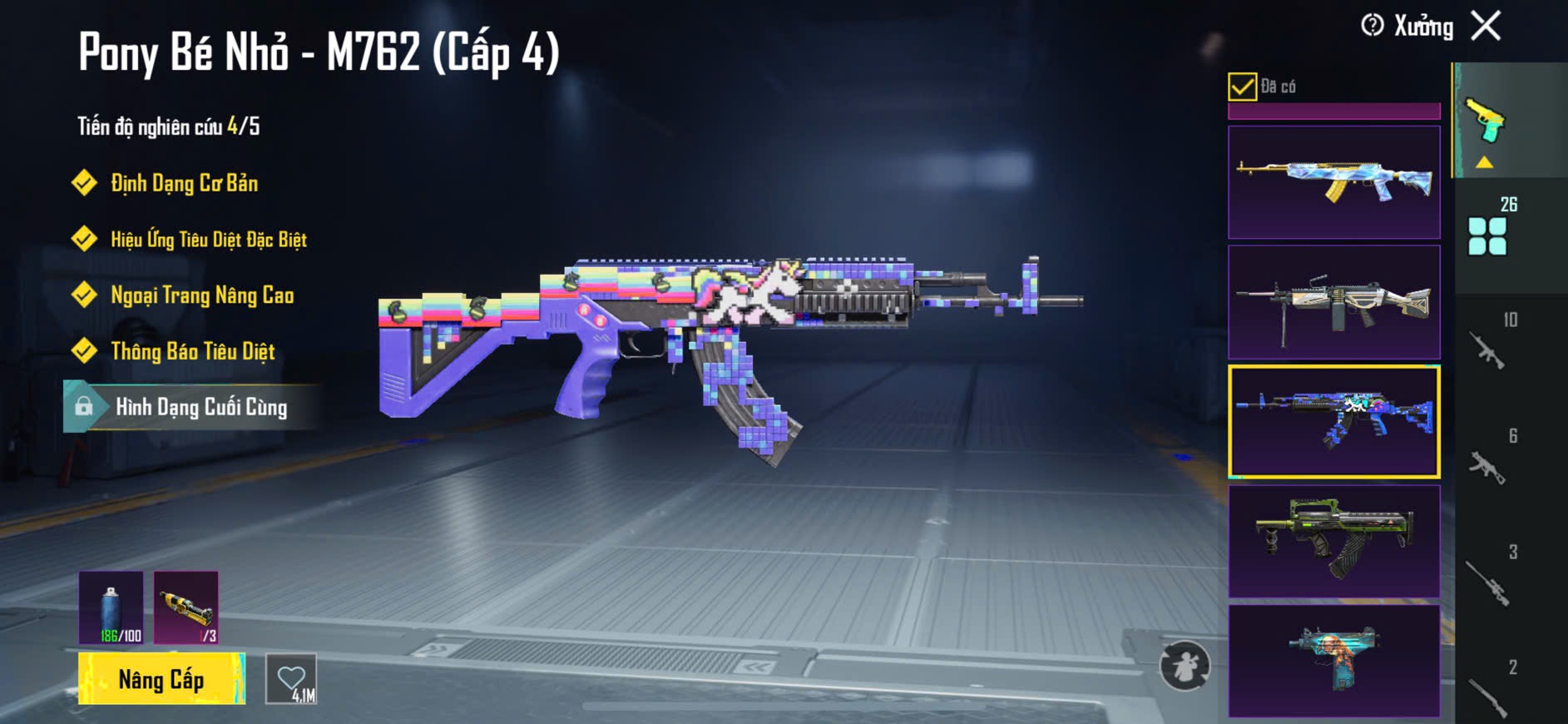Screen dimensions: 1568x724
Task: Select locked Hình Dạng Cuối Cùng stage
Action: click(x=200, y=407)
